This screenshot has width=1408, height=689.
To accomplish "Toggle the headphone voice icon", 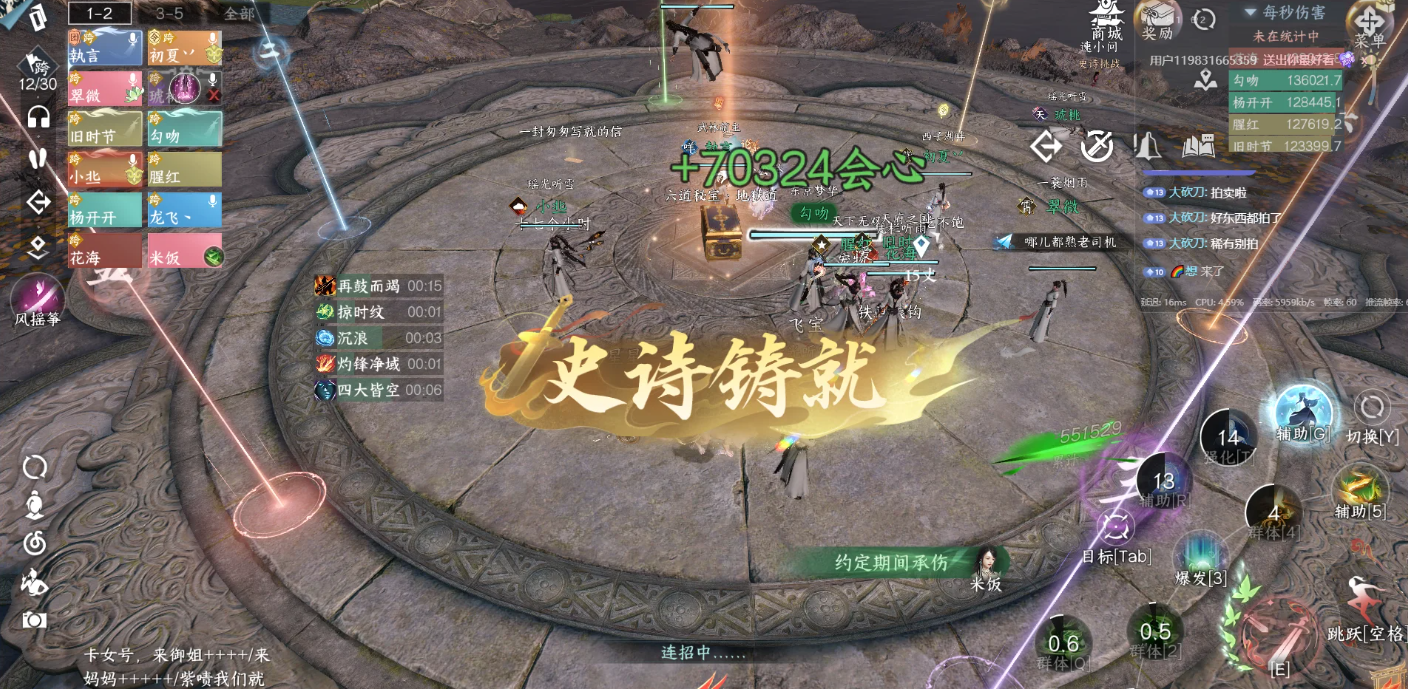I will [x=39, y=116].
